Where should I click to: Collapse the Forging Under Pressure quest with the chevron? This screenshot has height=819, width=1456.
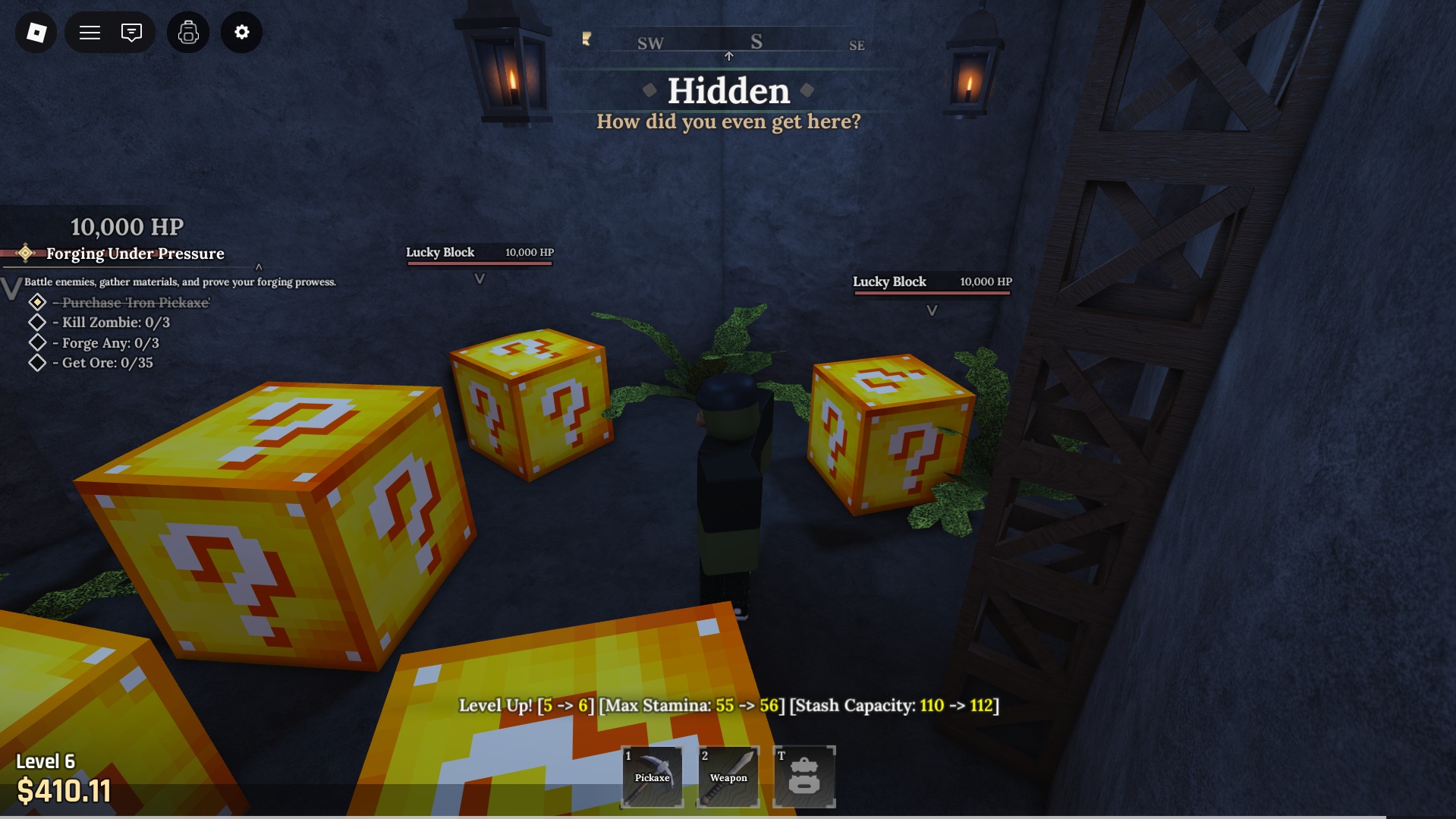coord(260,266)
